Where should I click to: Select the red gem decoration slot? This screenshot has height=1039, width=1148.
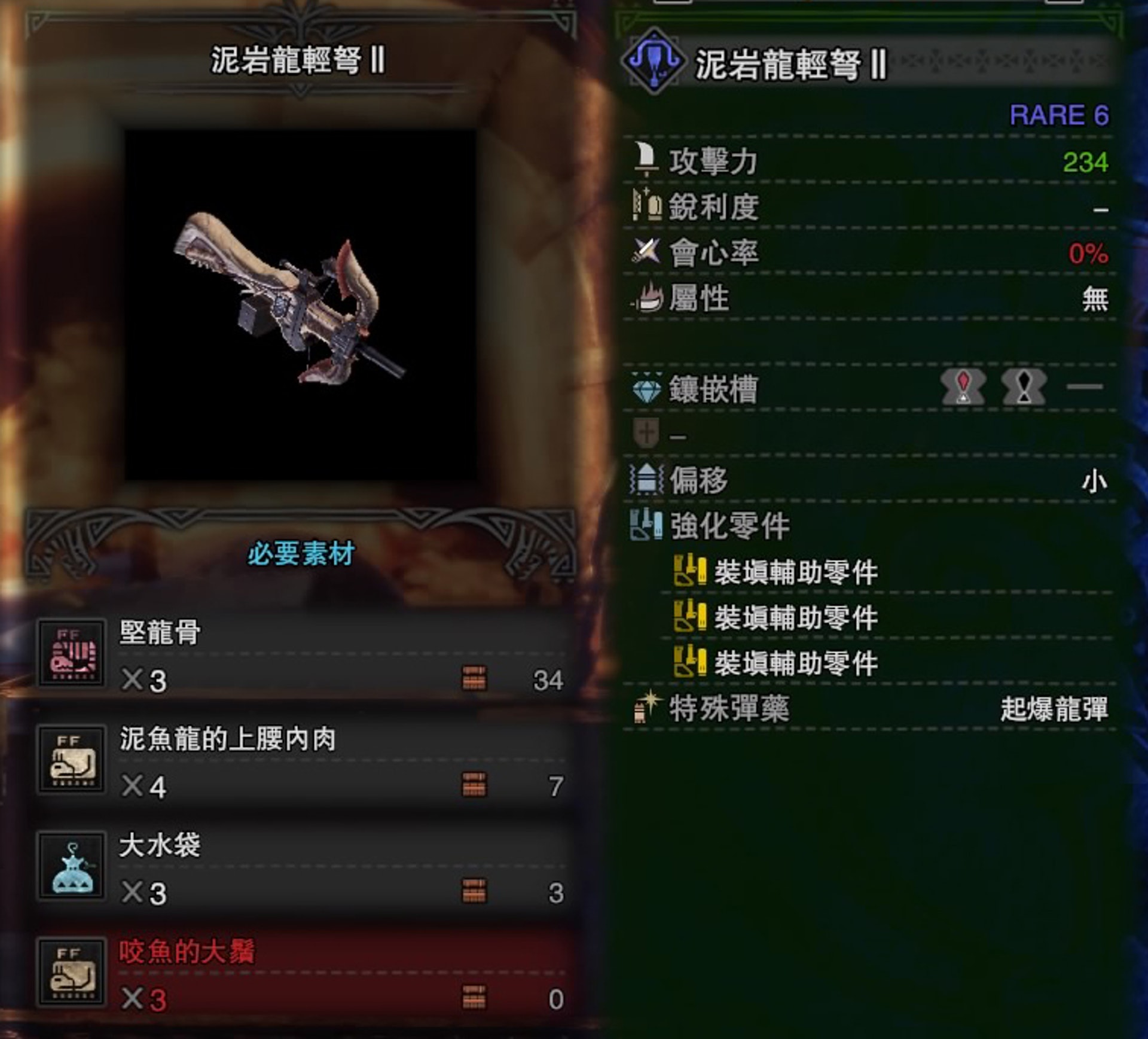(x=963, y=387)
